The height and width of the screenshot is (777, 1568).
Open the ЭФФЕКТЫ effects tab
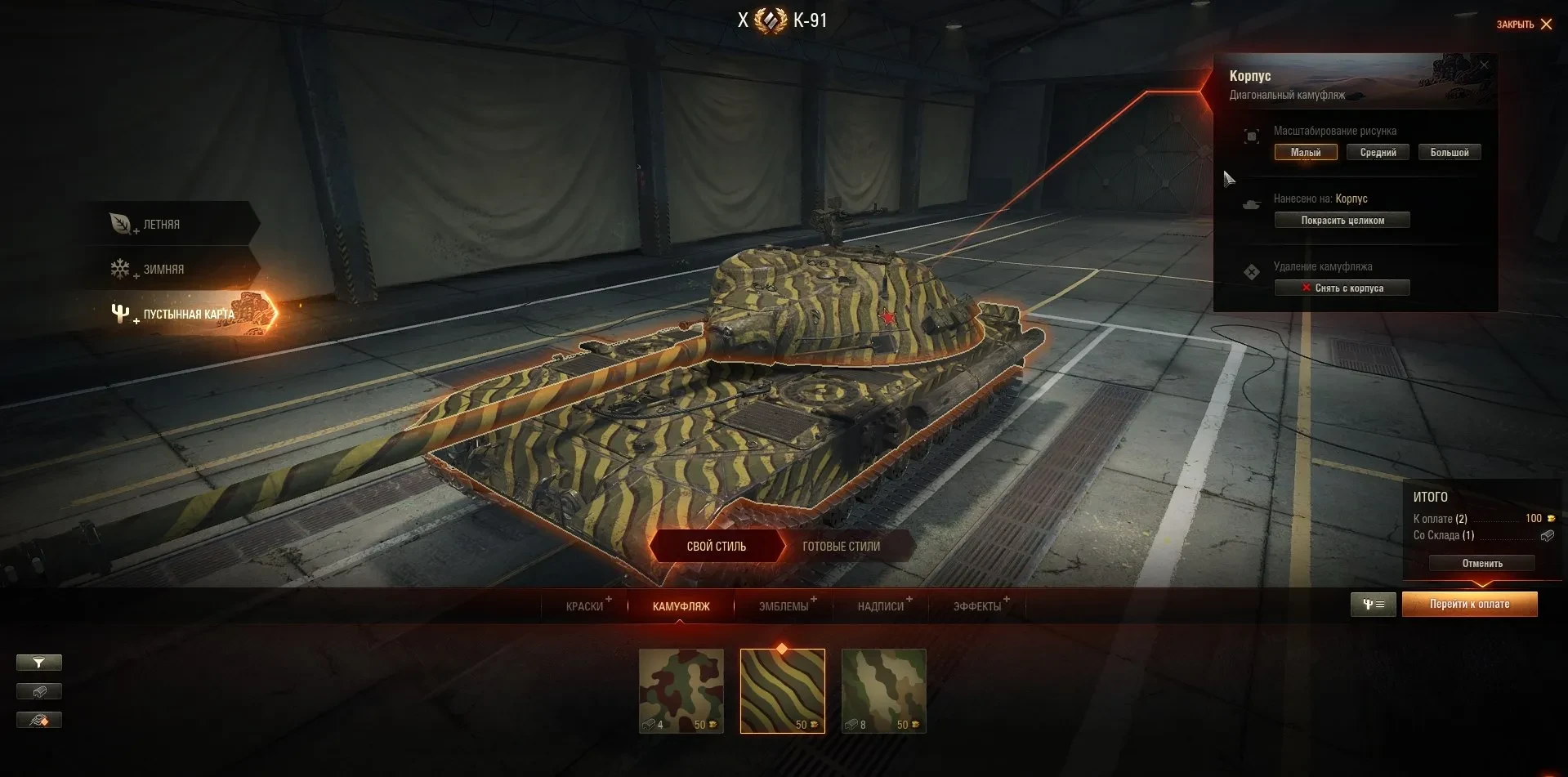pos(976,606)
